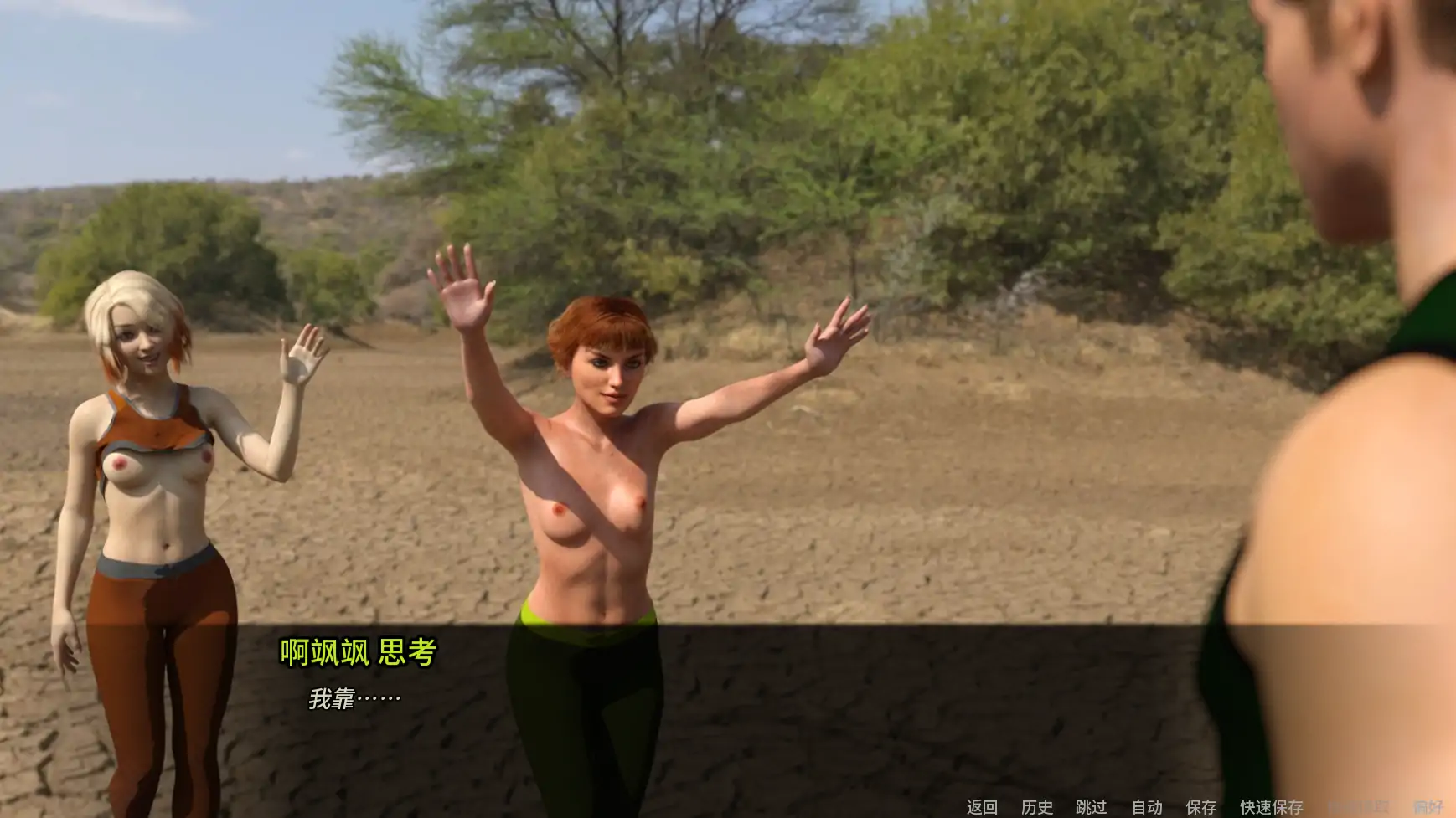Click the game scene to continue story
Viewport: 1456px width, 818px height.
point(729,335)
